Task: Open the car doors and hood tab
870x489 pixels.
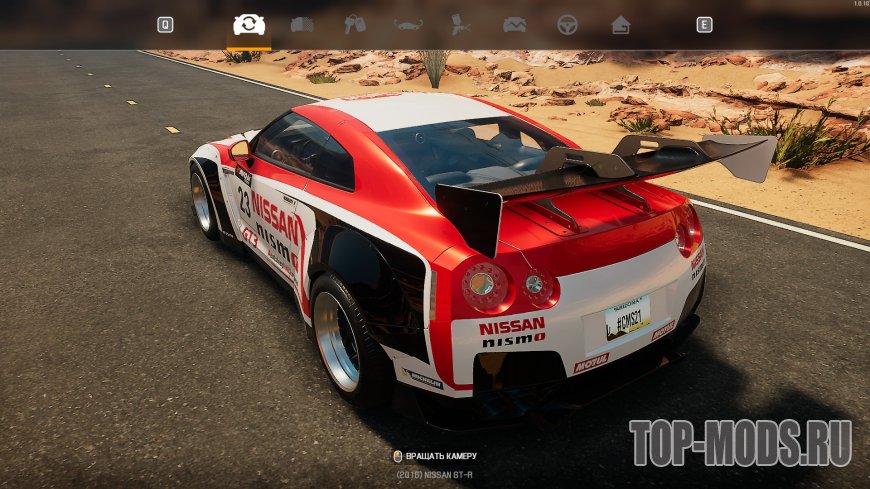Action: pos(302,25)
